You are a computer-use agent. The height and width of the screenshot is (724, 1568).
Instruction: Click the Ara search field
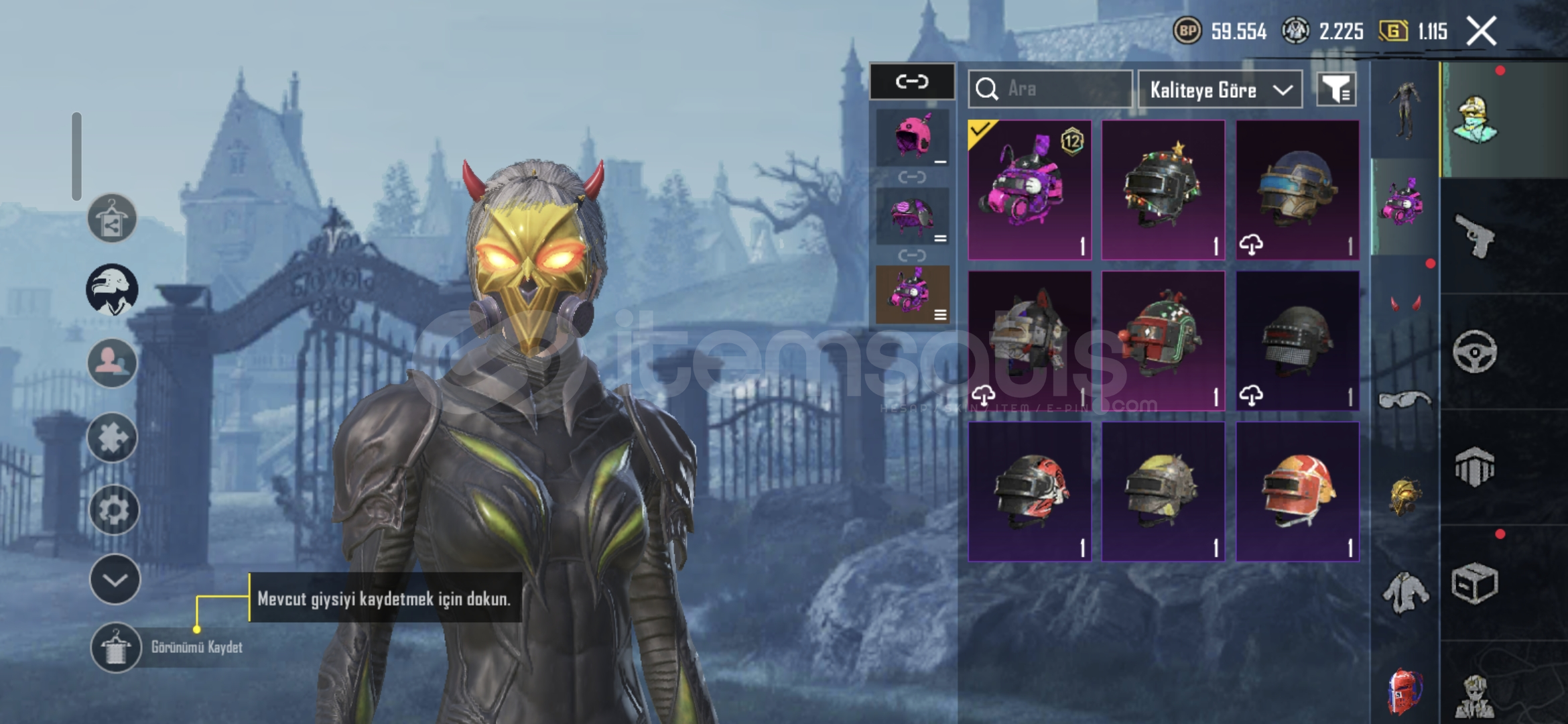point(1051,89)
